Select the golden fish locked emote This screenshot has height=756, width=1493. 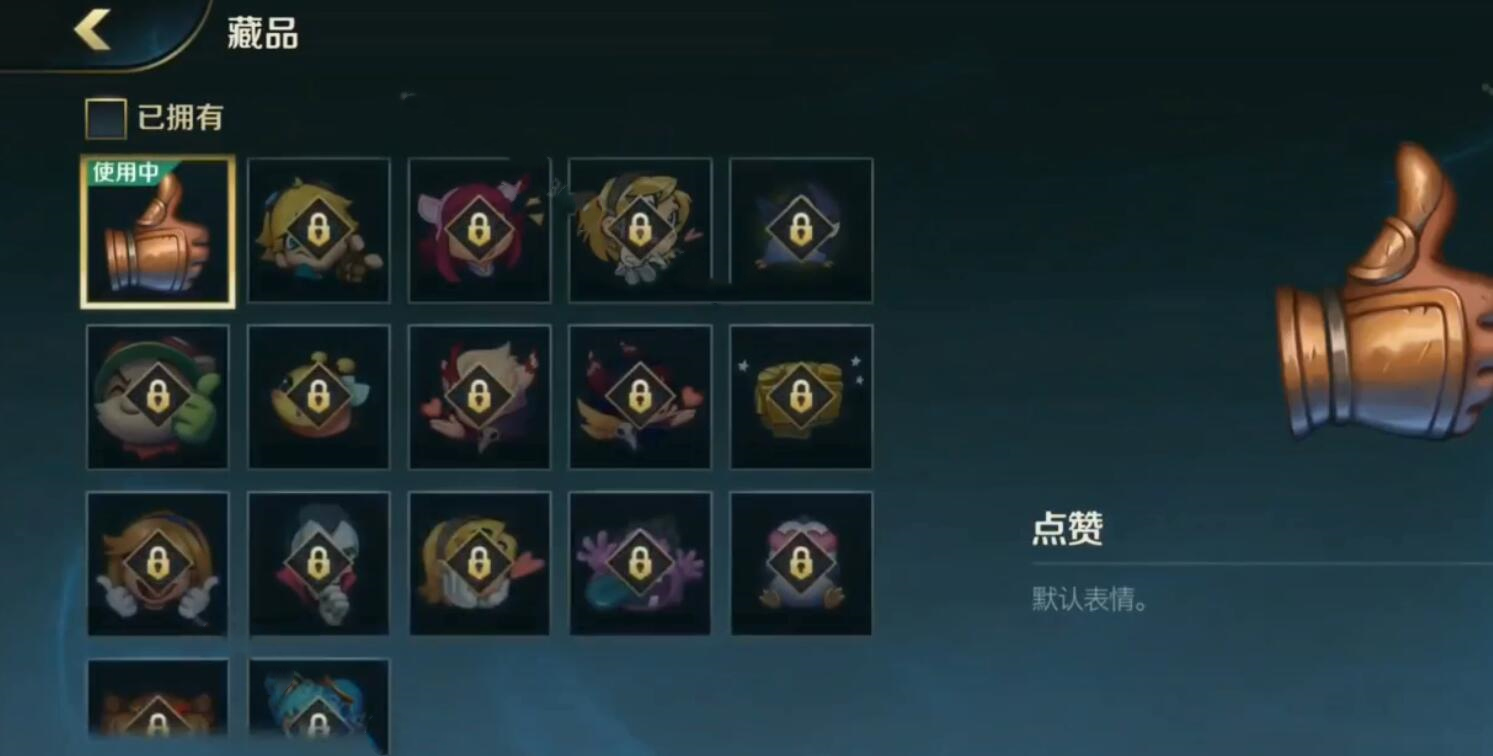(x=318, y=397)
